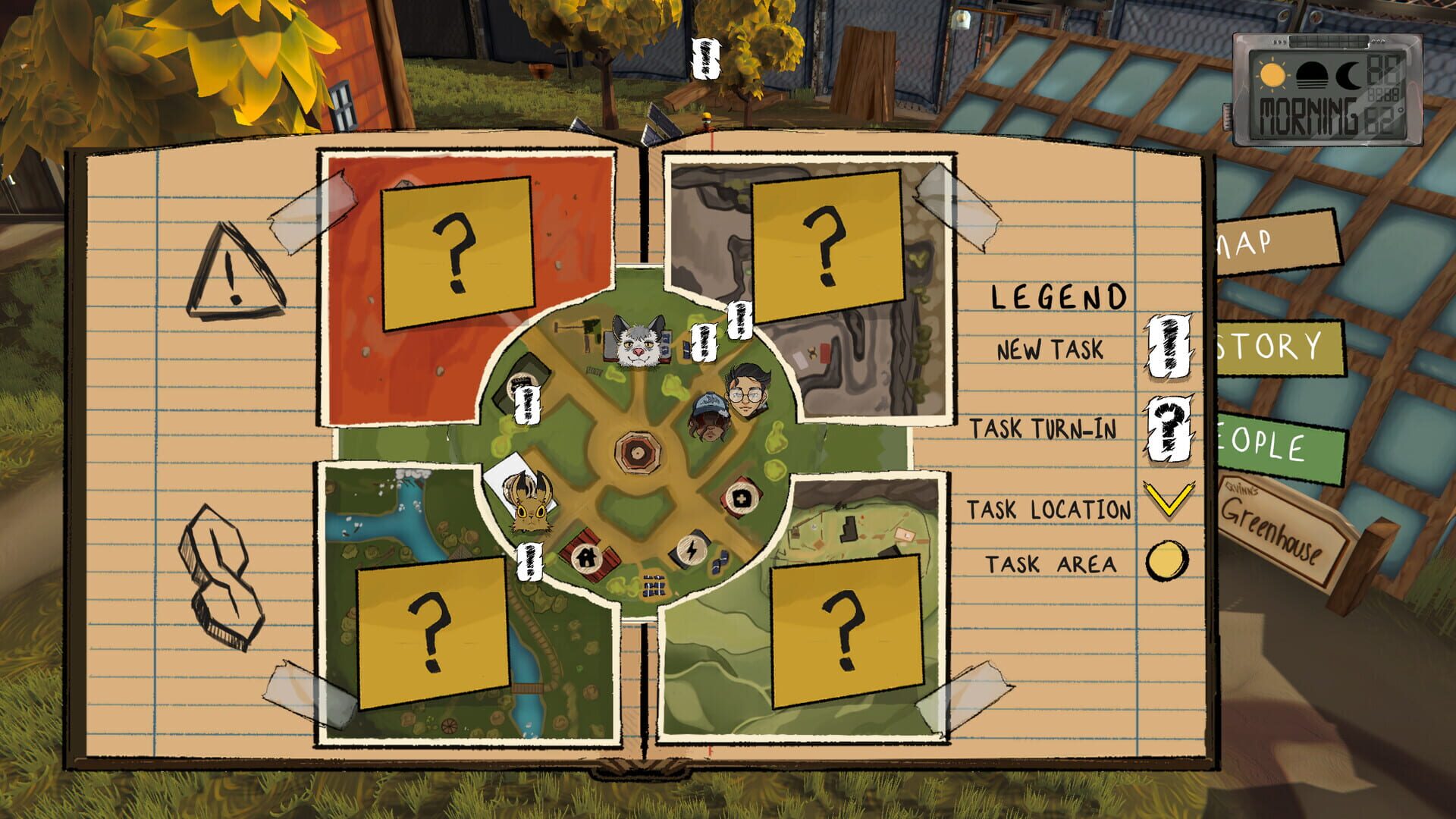Image resolution: width=1456 pixels, height=819 pixels.
Task: Select the house icon near the map's bottom
Action: 587,557
